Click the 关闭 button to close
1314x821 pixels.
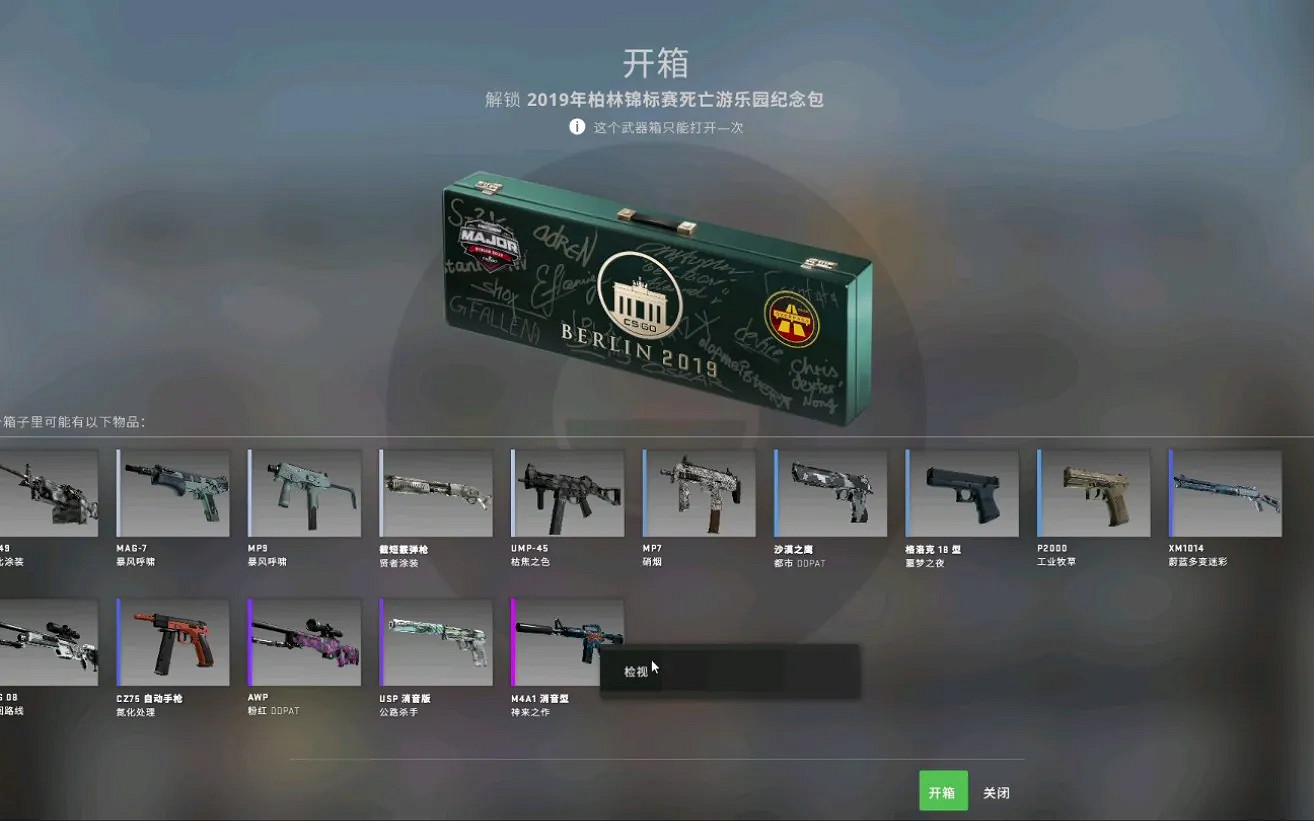(998, 791)
